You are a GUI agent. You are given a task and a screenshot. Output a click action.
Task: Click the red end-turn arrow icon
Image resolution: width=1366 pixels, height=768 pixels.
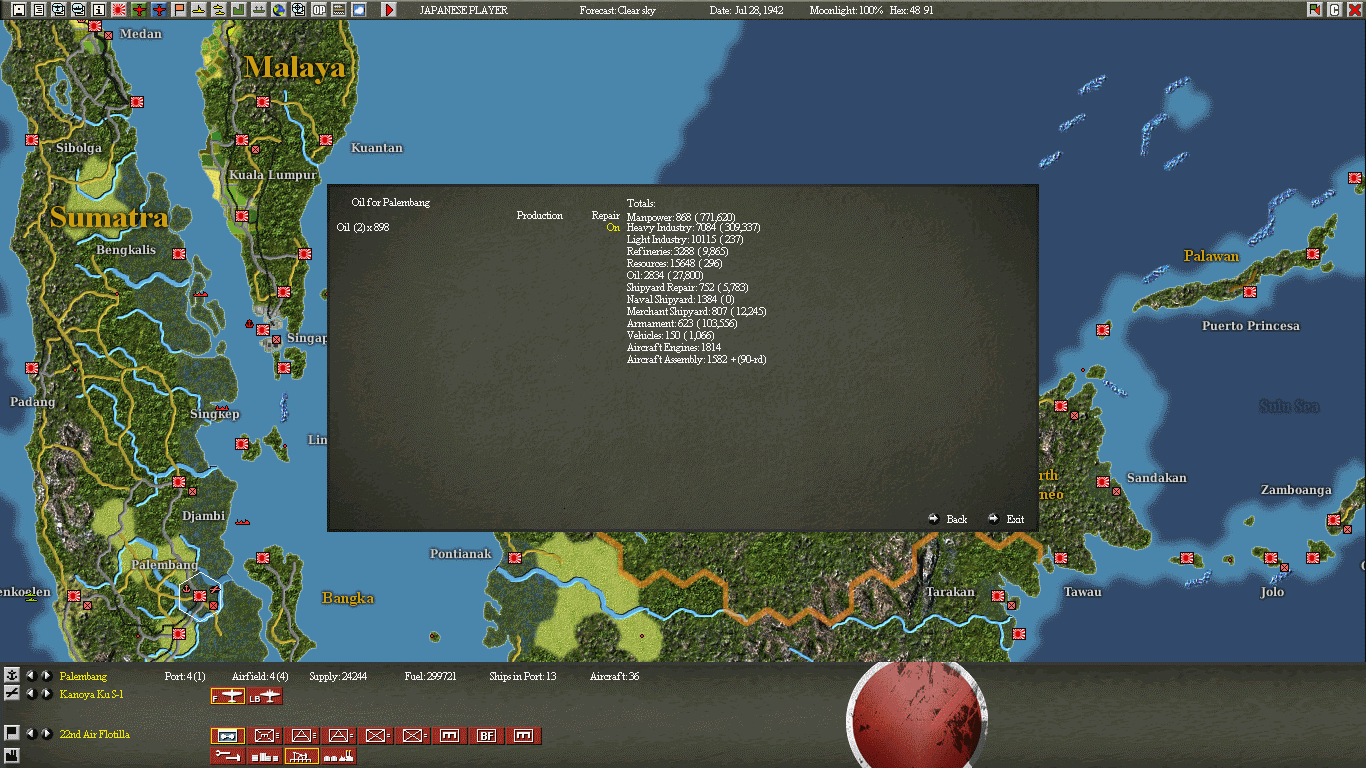point(390,10)
